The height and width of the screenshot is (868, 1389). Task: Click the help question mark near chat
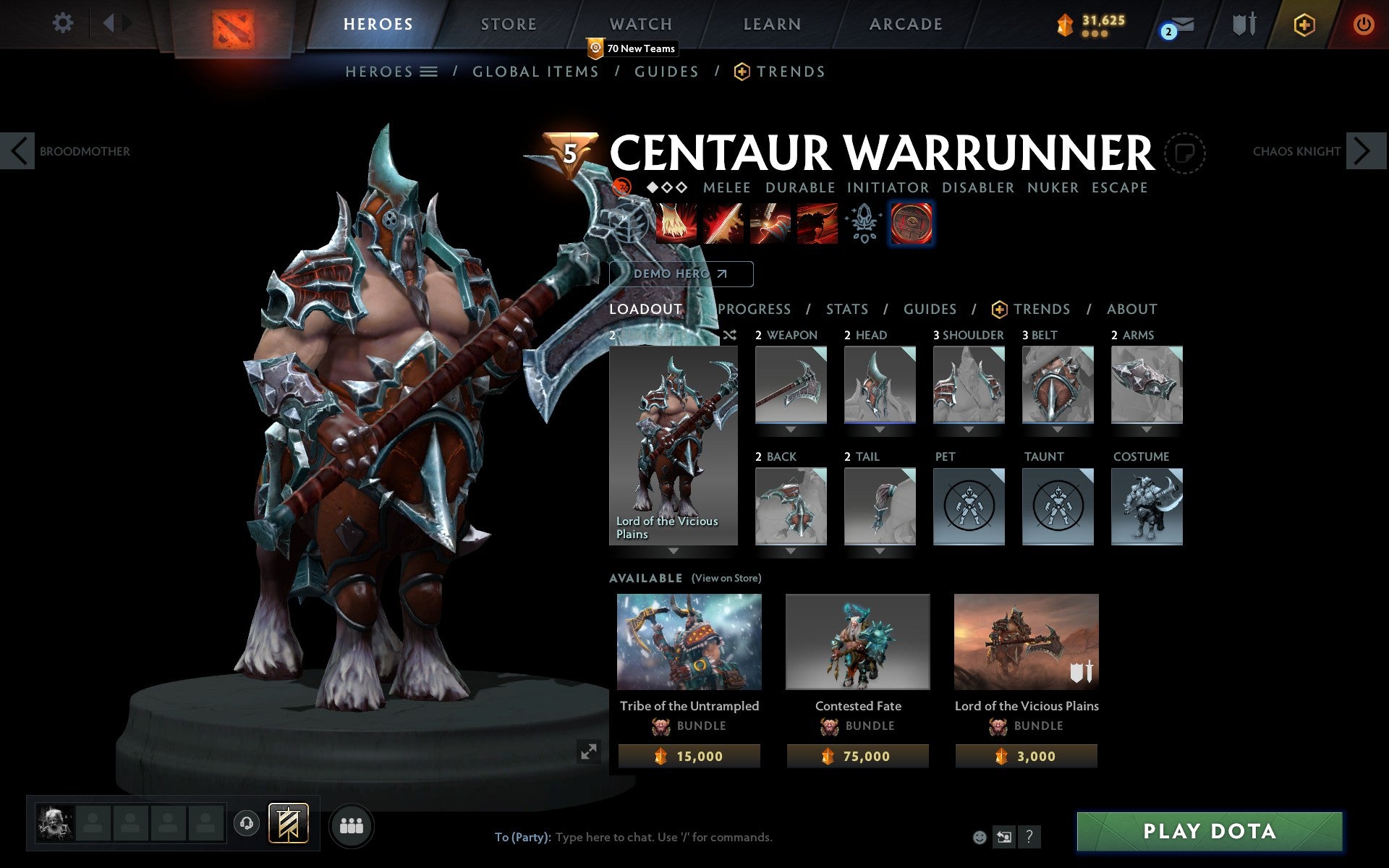click(x=1029, y=838)
